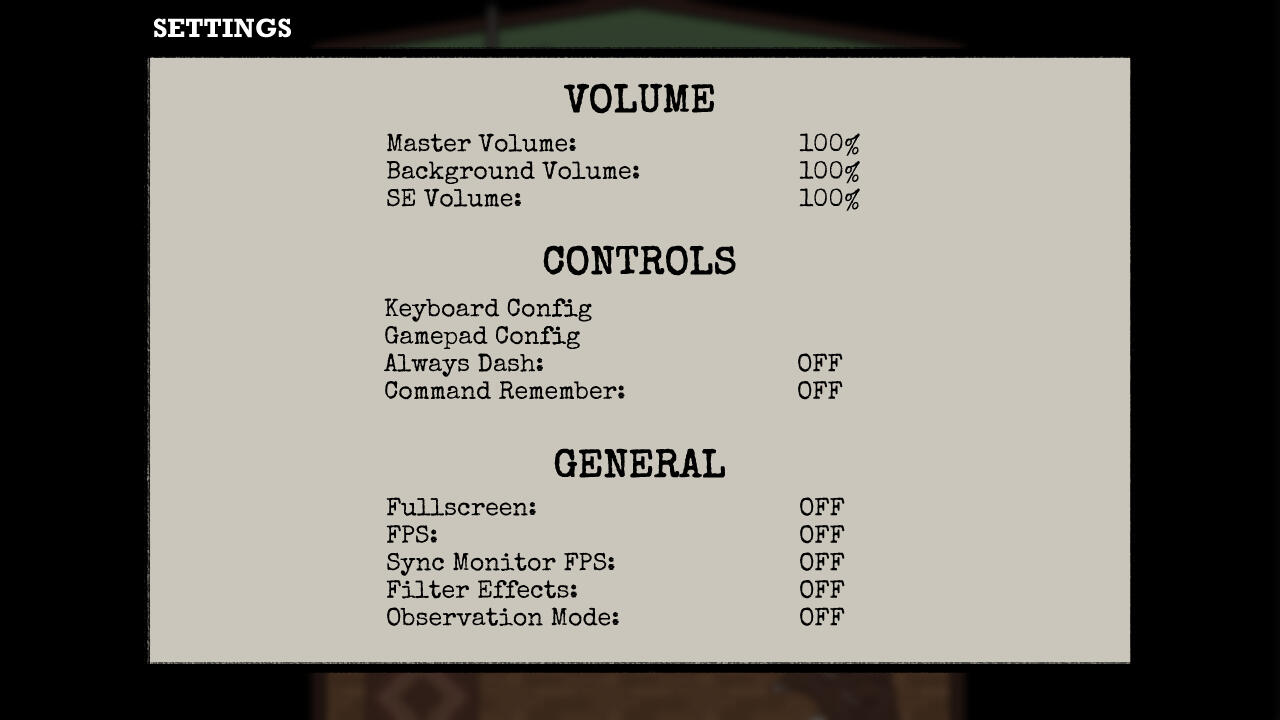Open Keyboard Config
The image size is (1280, 720).
click(x=488, y=309)
